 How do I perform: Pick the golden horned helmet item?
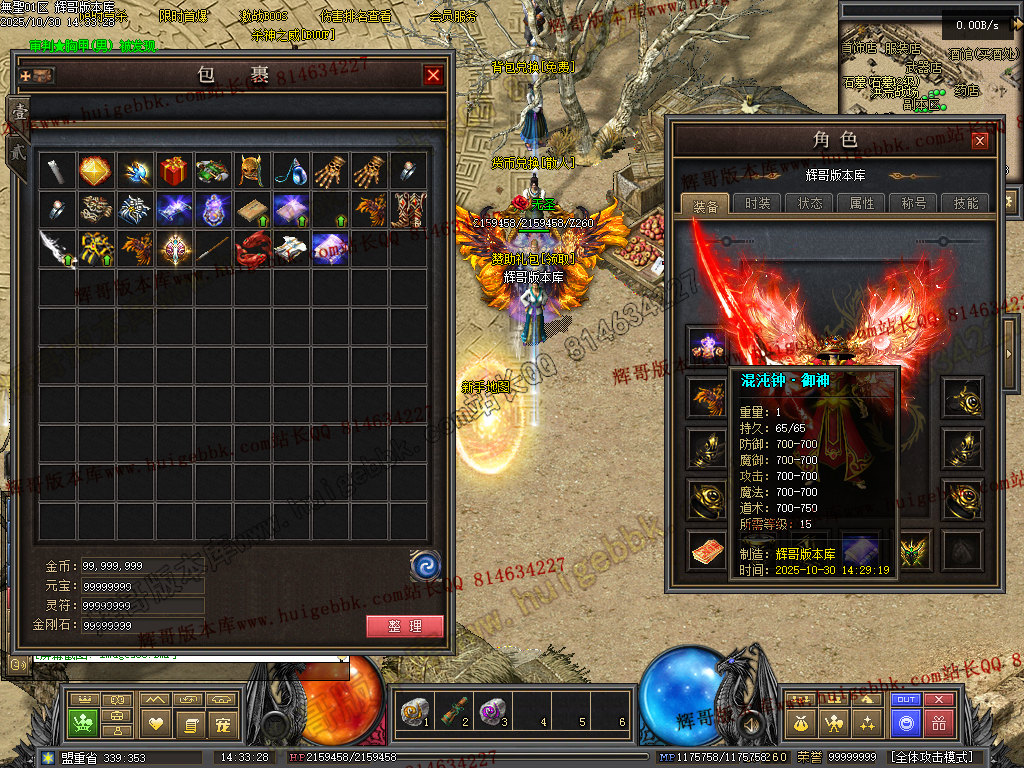coord(251,171)
